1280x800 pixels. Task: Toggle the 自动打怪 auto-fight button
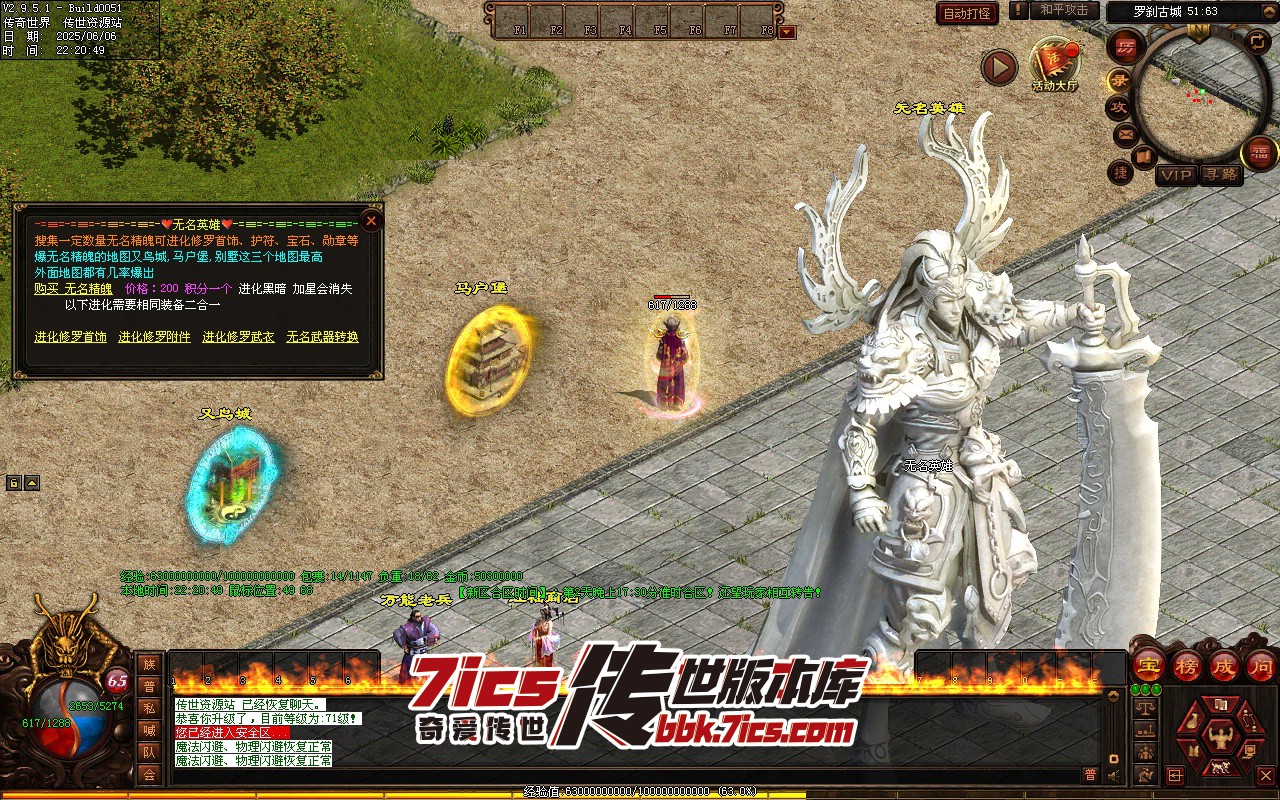[967, 13]
